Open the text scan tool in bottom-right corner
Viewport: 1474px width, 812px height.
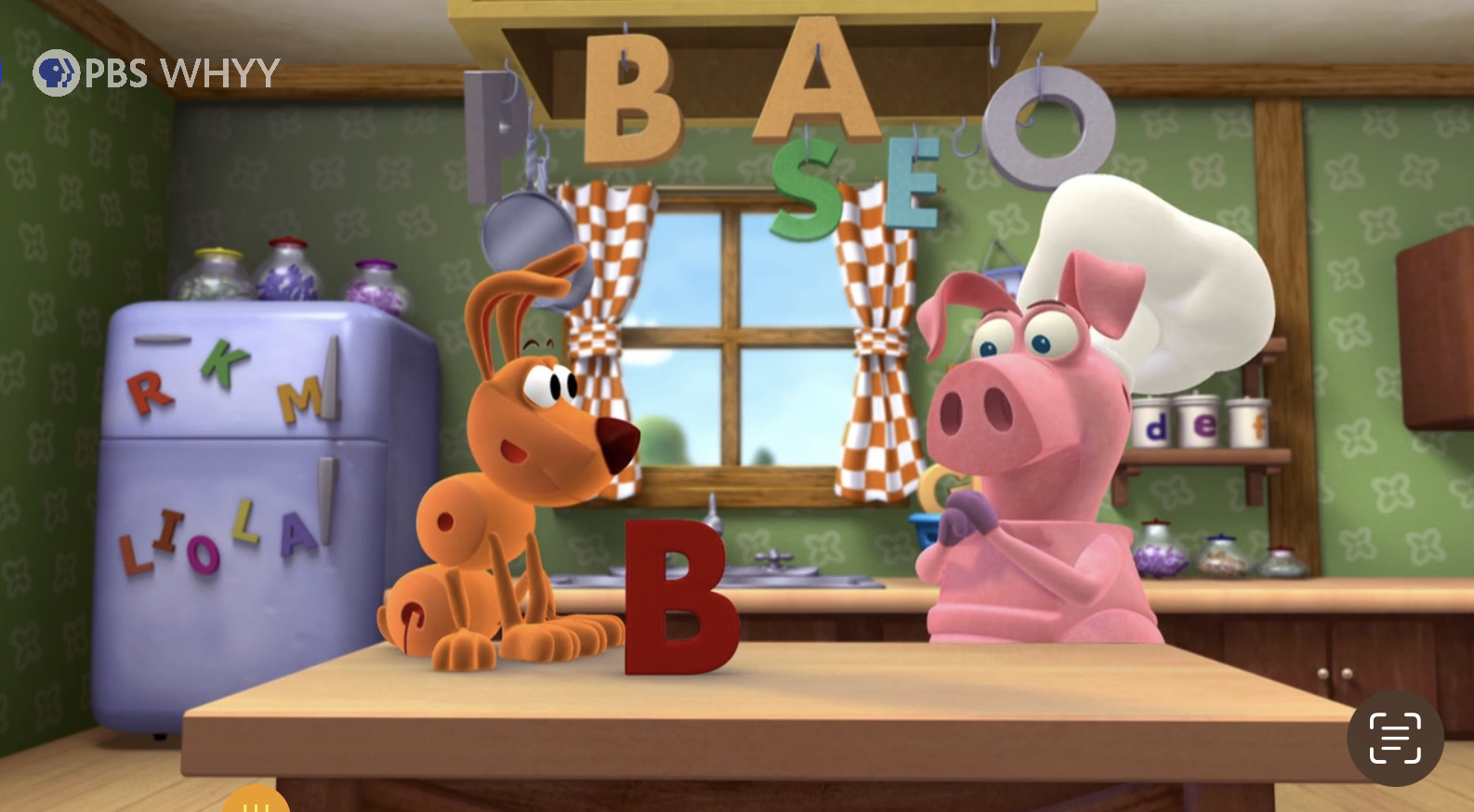coord(1393,738)
